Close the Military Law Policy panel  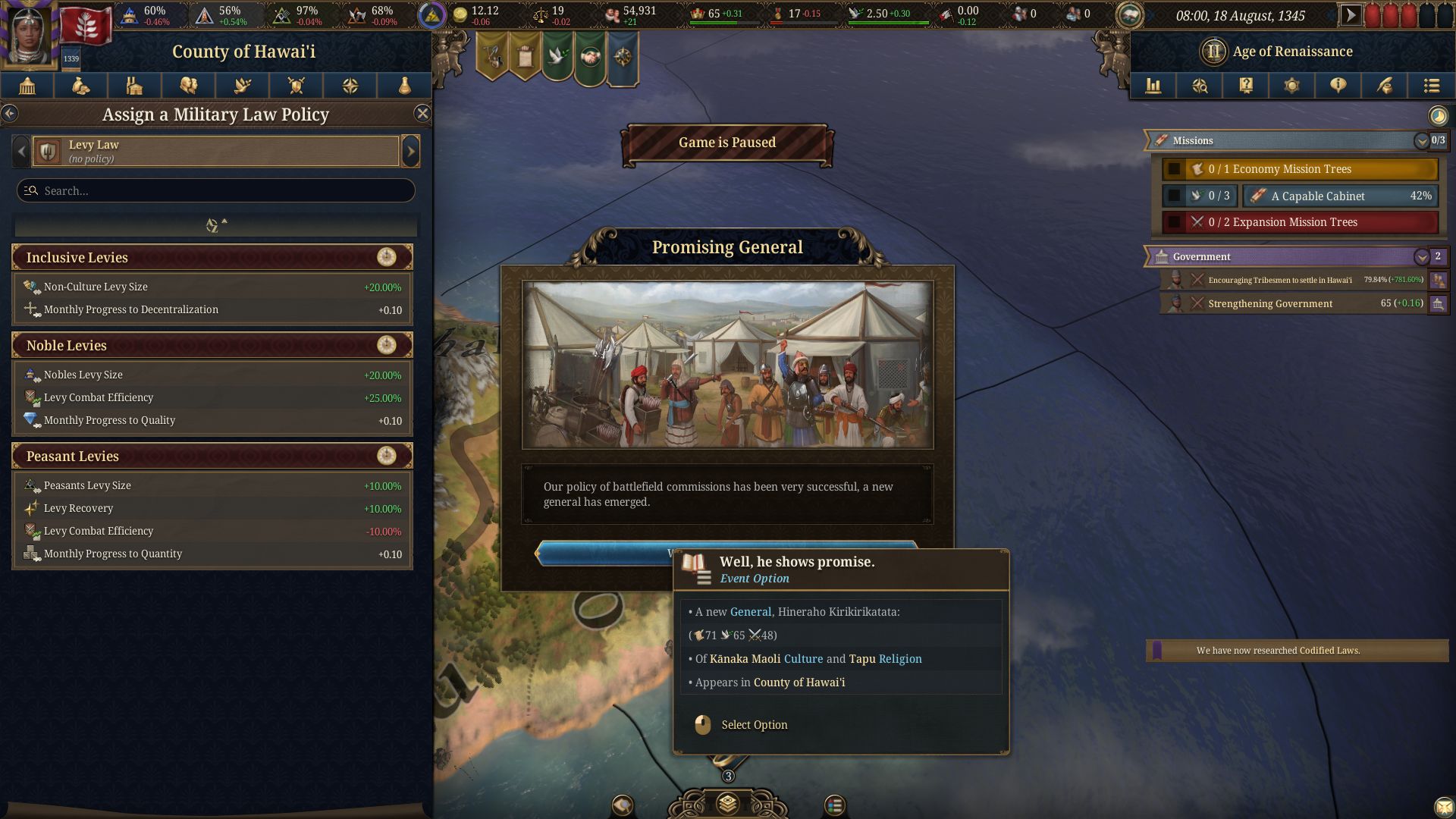[422, 114]
